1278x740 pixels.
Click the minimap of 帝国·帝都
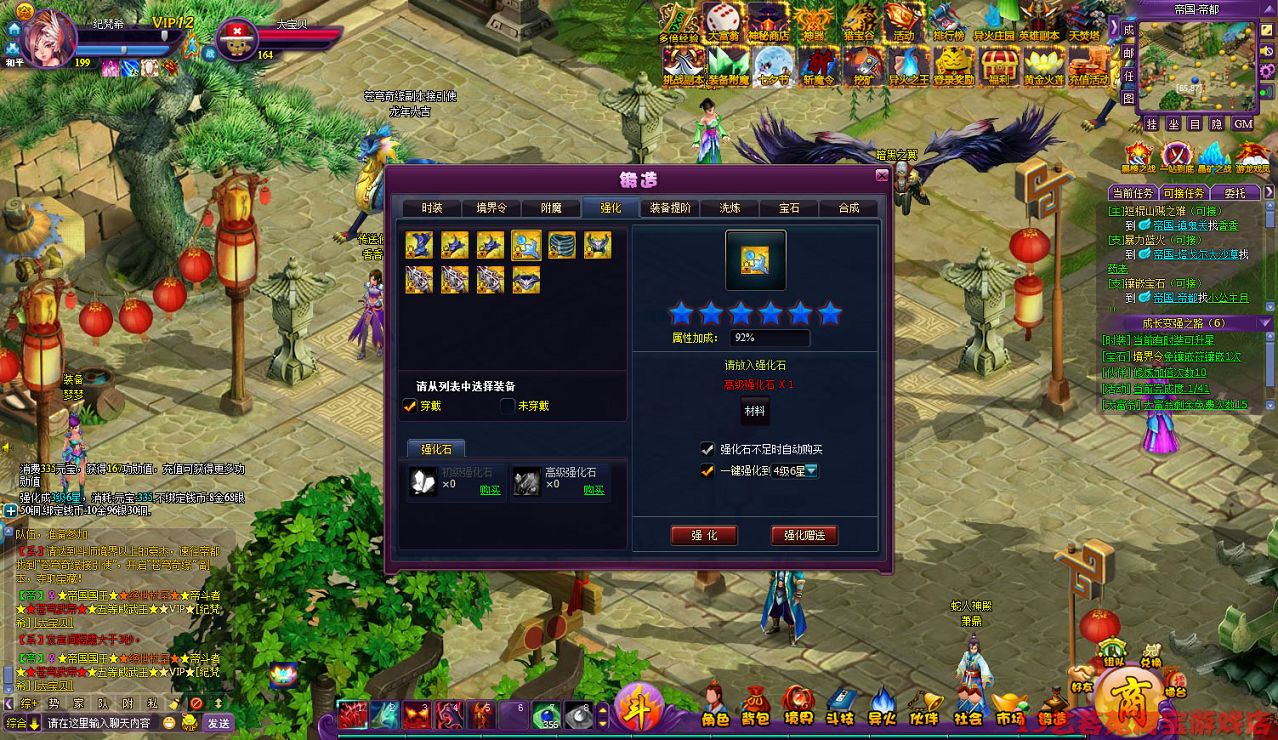[1196, 65]
